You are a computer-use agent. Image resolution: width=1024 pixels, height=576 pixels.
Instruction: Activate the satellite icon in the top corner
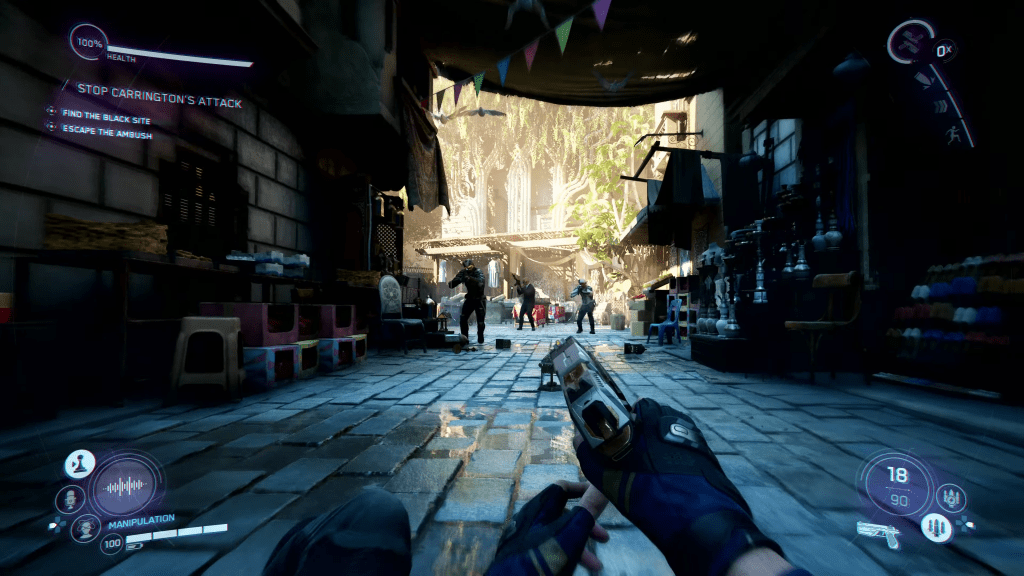(911, 43)
